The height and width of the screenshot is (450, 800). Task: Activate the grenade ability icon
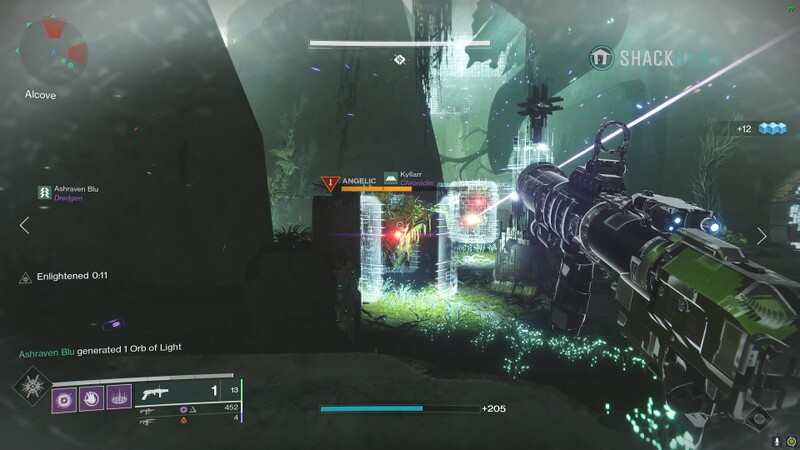coord(65,398)
